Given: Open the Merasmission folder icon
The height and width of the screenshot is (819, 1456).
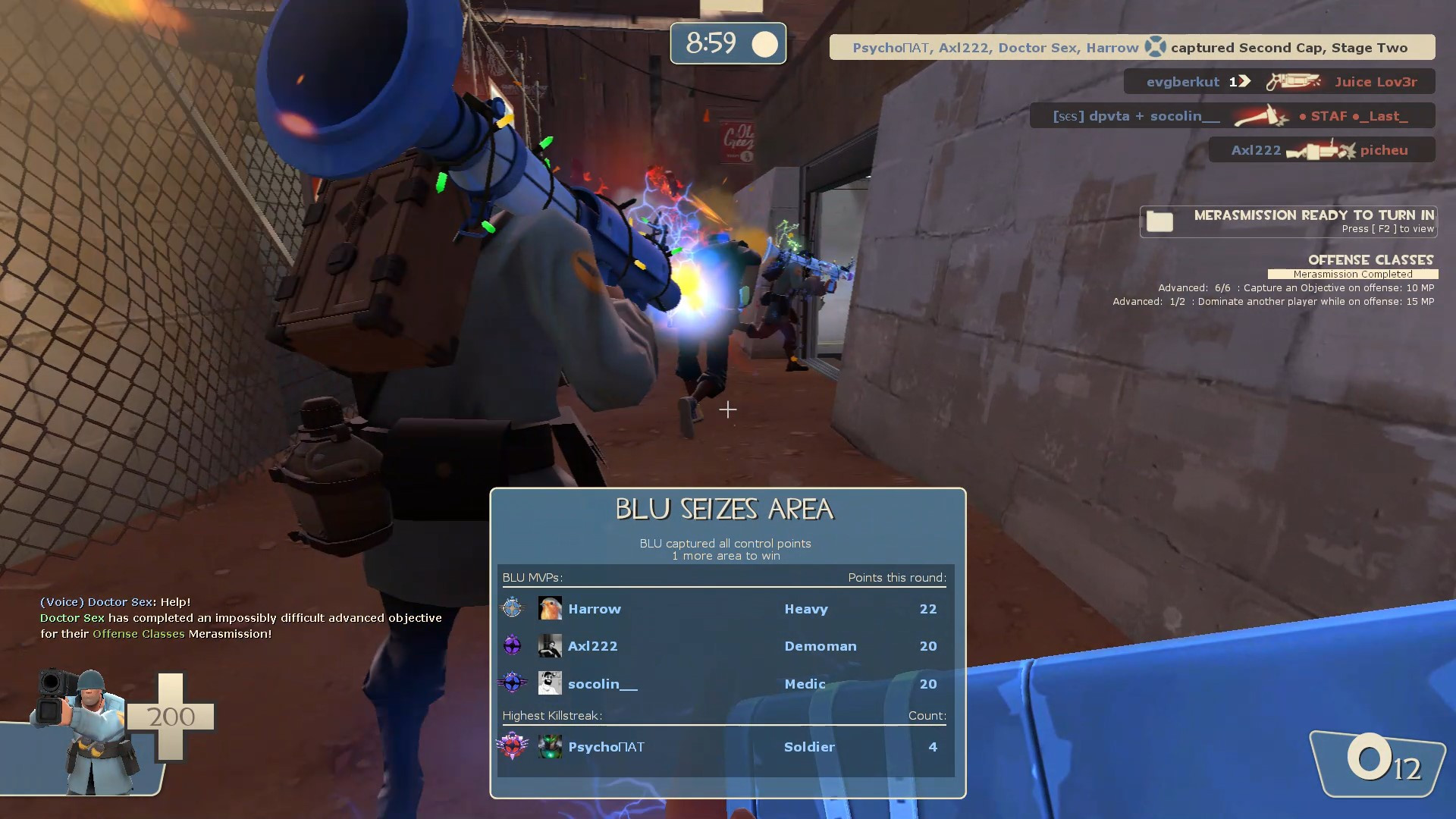Looking at the screenshot, I should coord(1159,221).
